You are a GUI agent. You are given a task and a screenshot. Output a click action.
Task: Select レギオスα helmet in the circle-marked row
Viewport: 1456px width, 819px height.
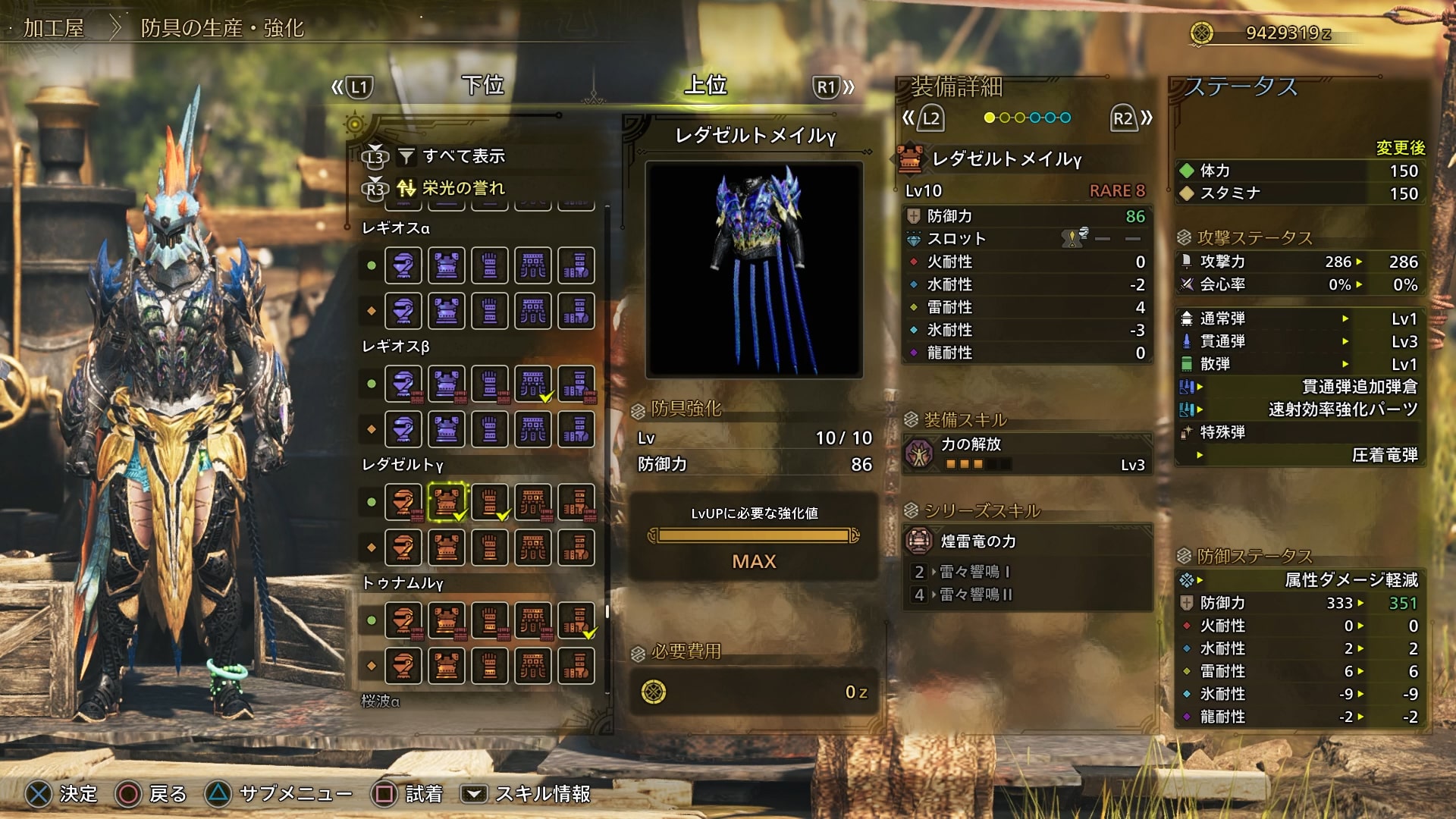[x=403, y=265]
